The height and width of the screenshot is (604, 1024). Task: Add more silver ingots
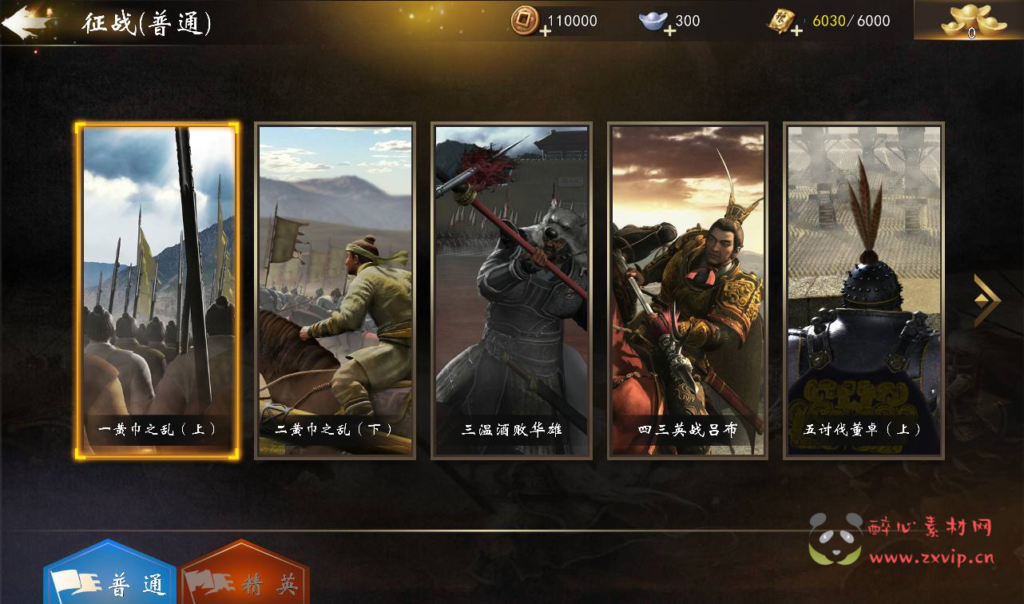point(669,30)
